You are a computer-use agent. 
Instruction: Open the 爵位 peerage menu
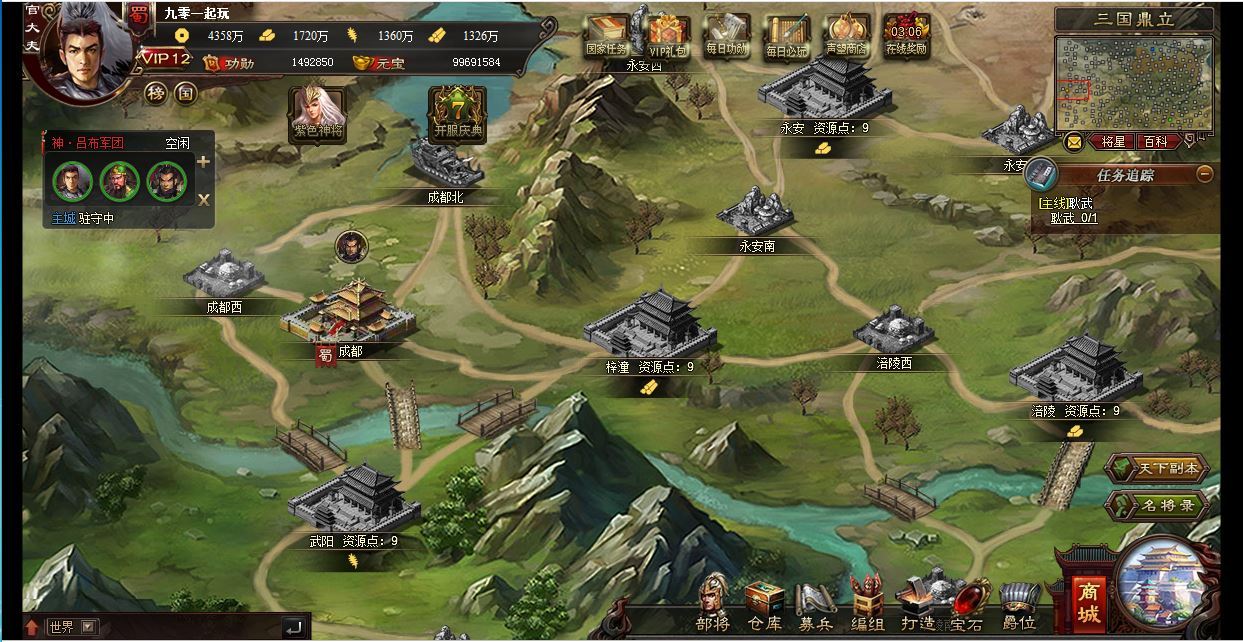coord(1020,605)
